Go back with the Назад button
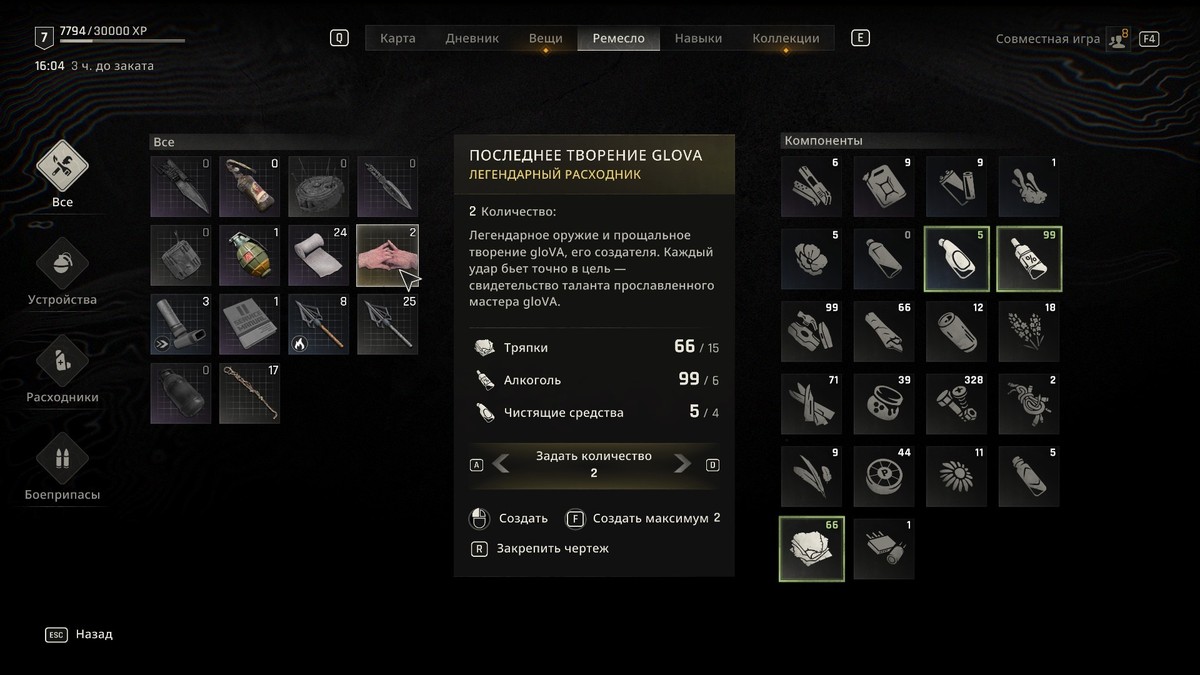Screen dimensions: 1200x675 click(x=80, y=634)
